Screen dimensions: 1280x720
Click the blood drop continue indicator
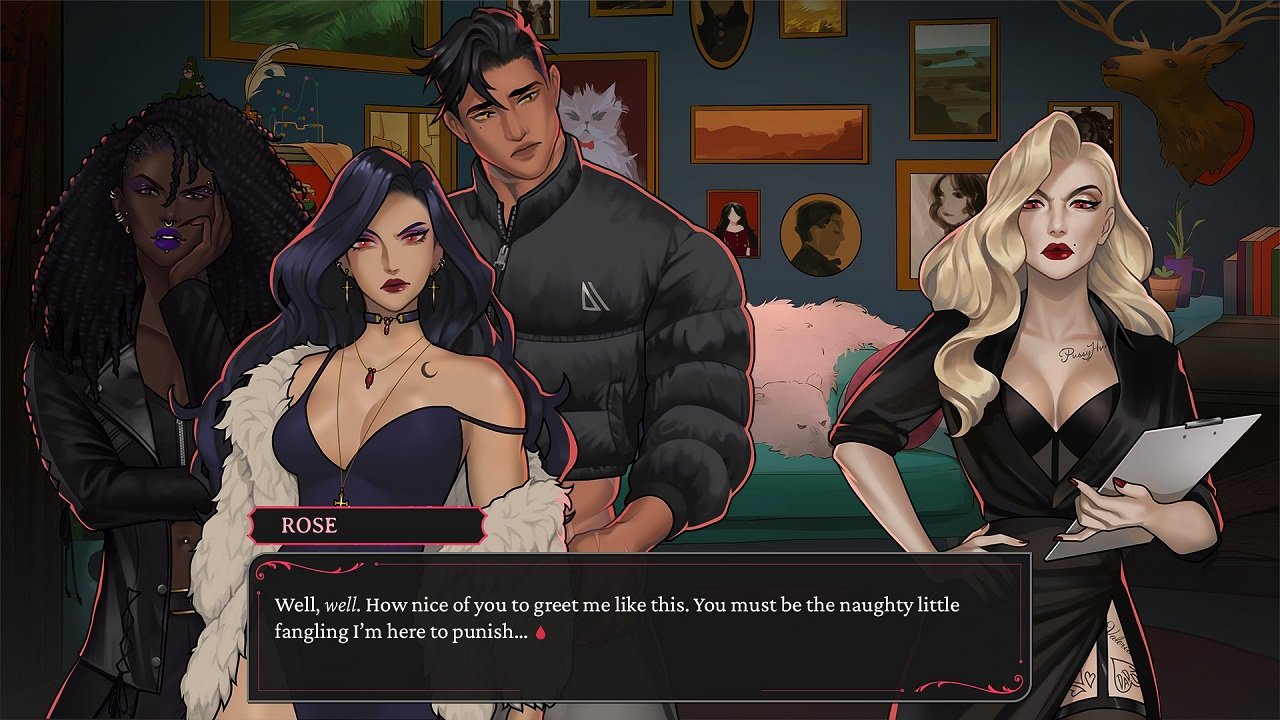[541, 632]
